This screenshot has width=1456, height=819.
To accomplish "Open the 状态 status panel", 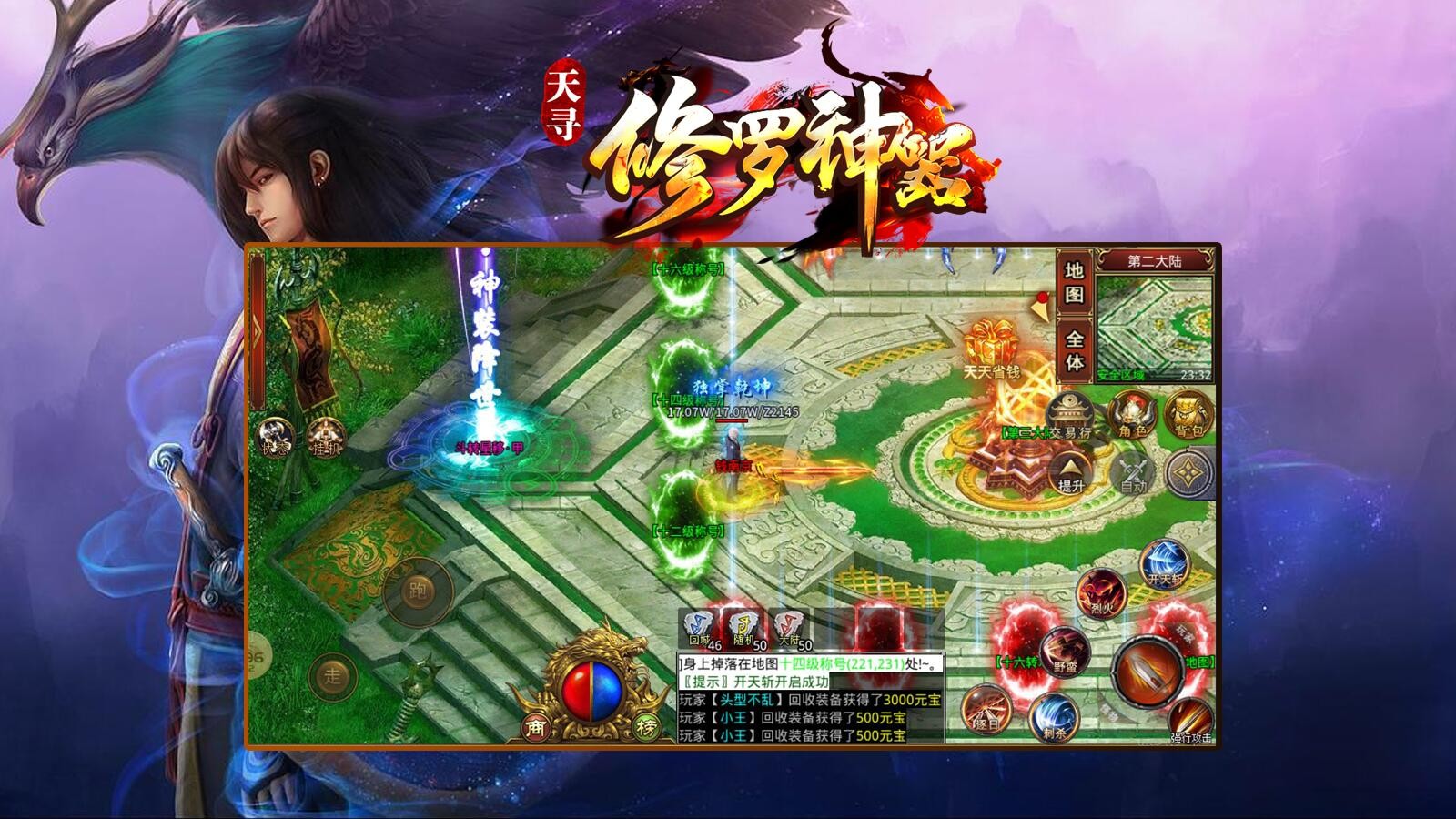I will pyautogui.click(x=274, y=437).
